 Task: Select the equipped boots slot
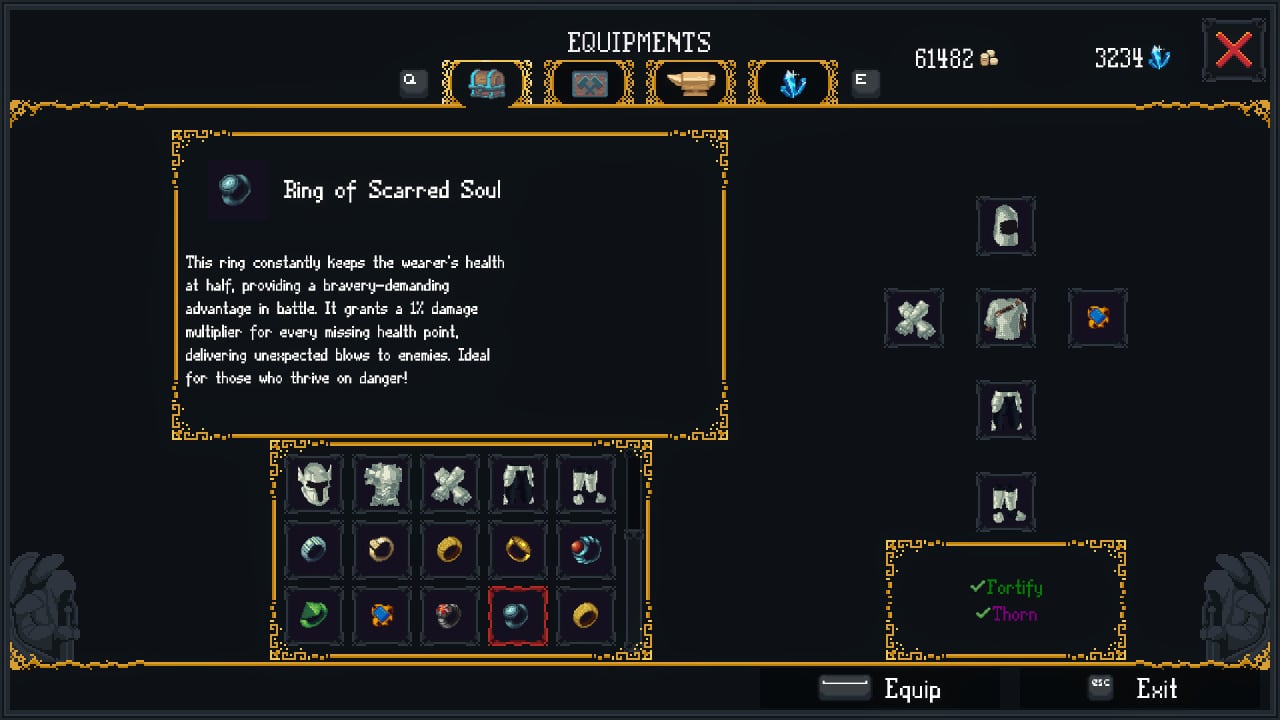pyautogui.click(x=1005, y=502)
